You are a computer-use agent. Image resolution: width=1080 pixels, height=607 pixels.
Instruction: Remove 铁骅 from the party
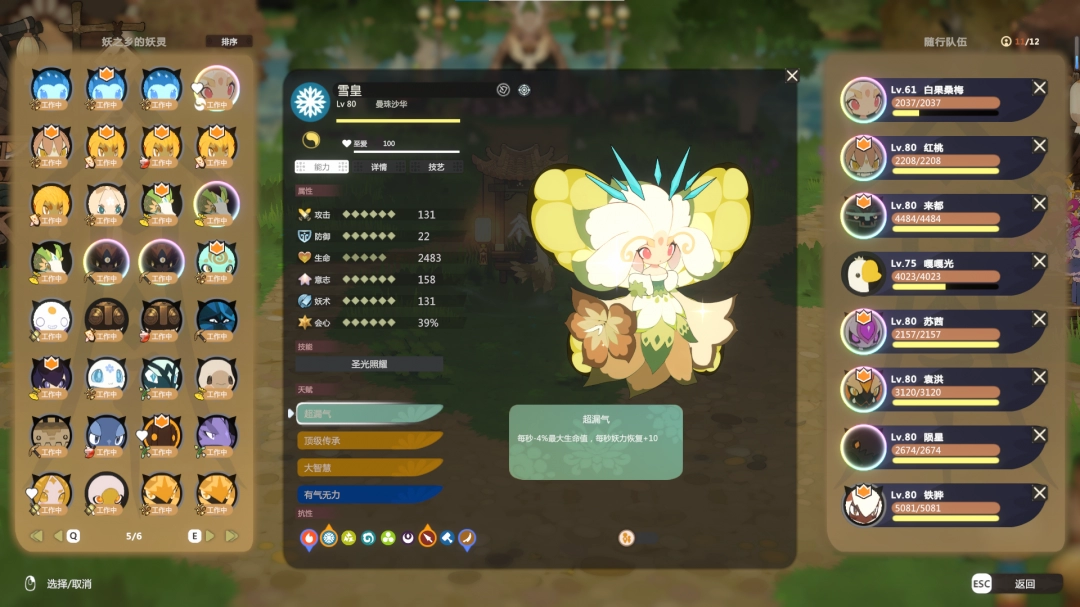coord(1039,494)
